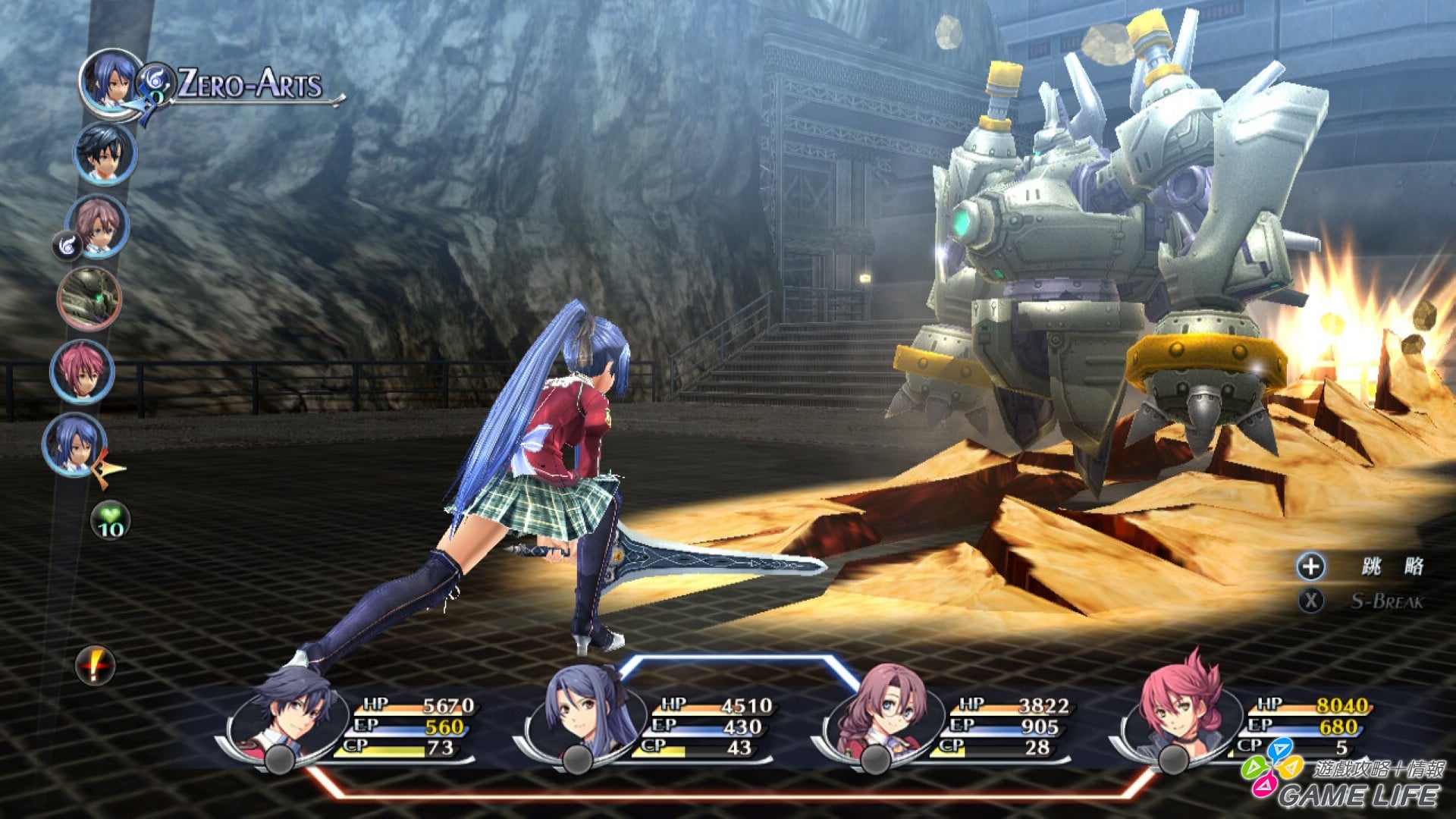Open the red exclamation mark alert icon
The image size is (1456, 819).
(95, 667)
